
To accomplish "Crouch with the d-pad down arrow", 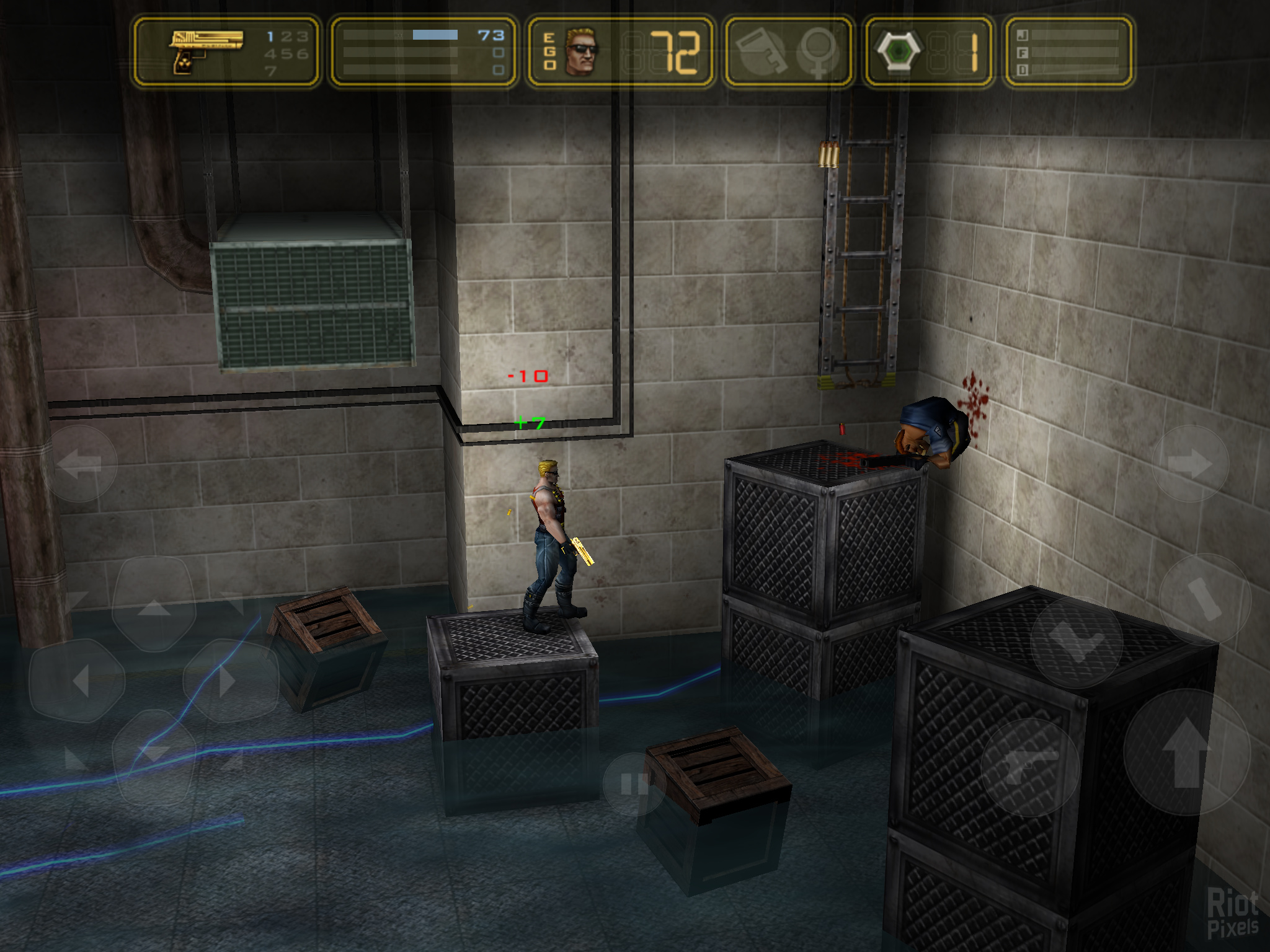I will [154, 756].
